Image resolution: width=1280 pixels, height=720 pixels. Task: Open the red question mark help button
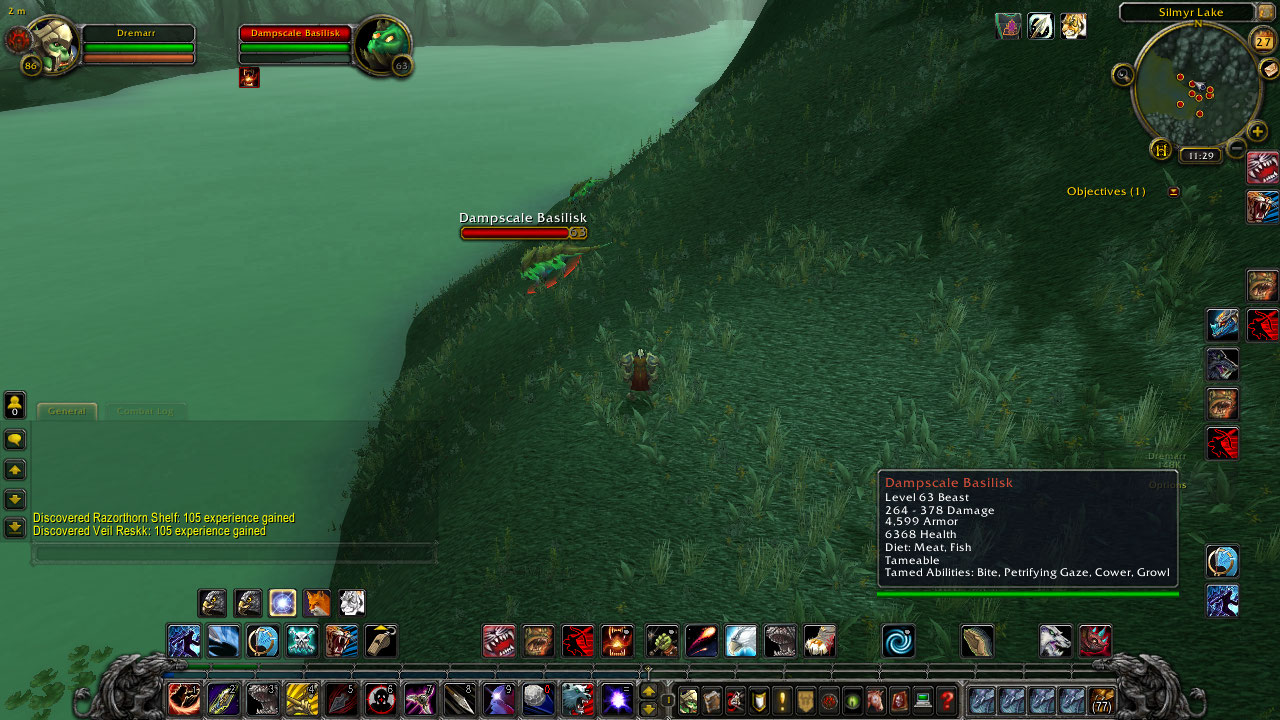point(946,701)
